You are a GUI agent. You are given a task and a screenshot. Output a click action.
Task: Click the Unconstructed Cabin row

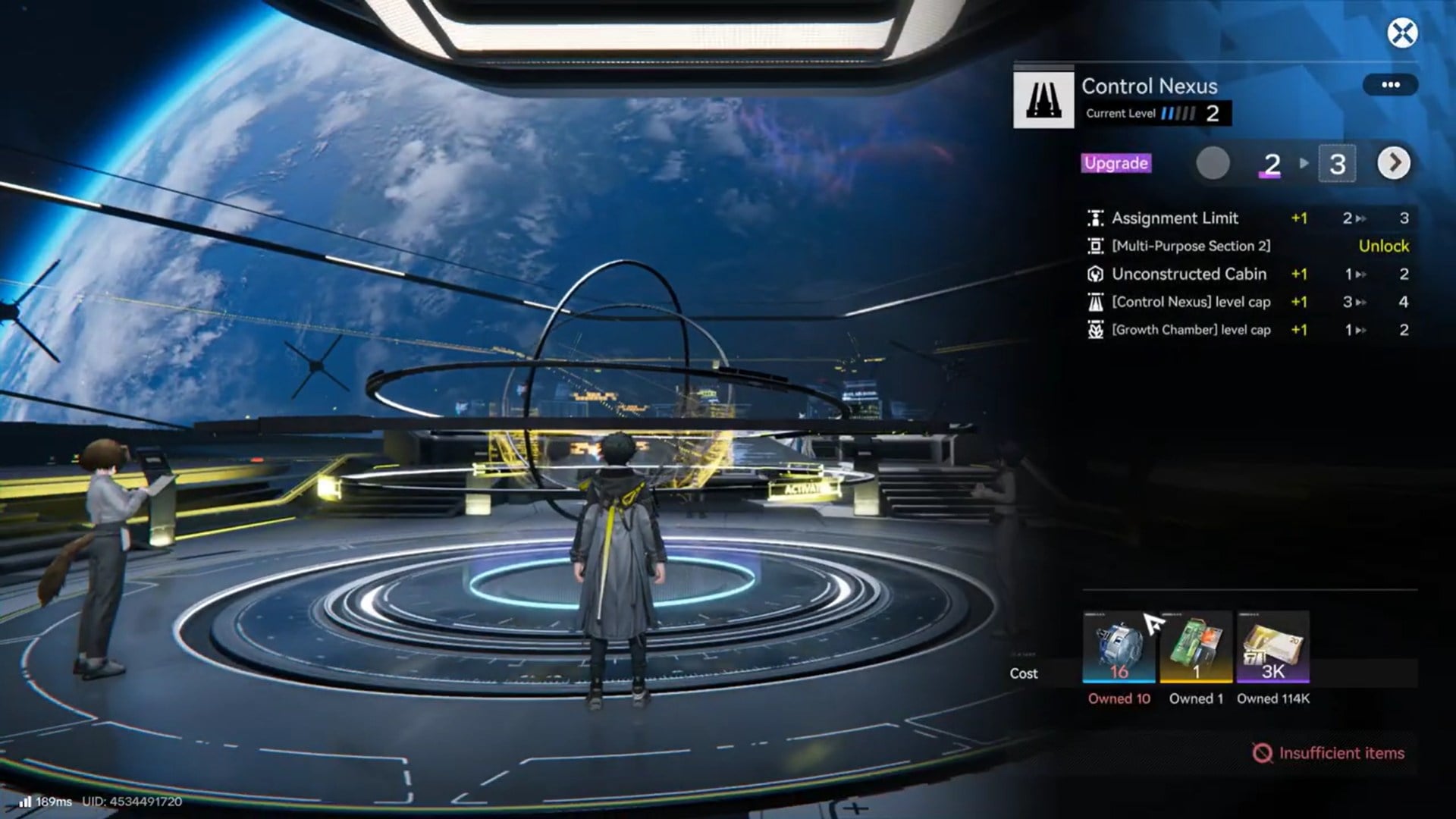point(1248,275)
